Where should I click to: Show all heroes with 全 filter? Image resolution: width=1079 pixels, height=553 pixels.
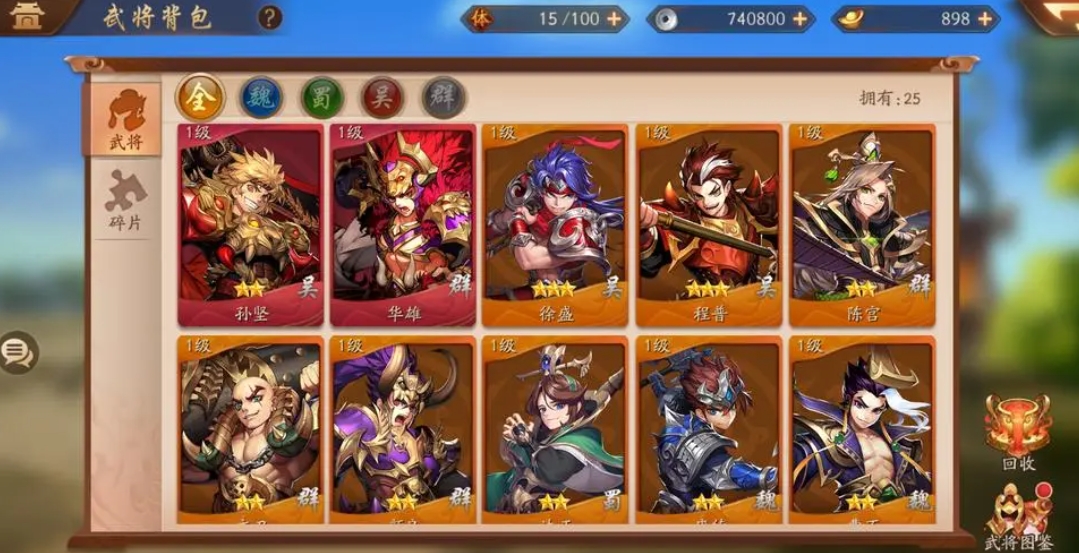[x=200, y=97]
